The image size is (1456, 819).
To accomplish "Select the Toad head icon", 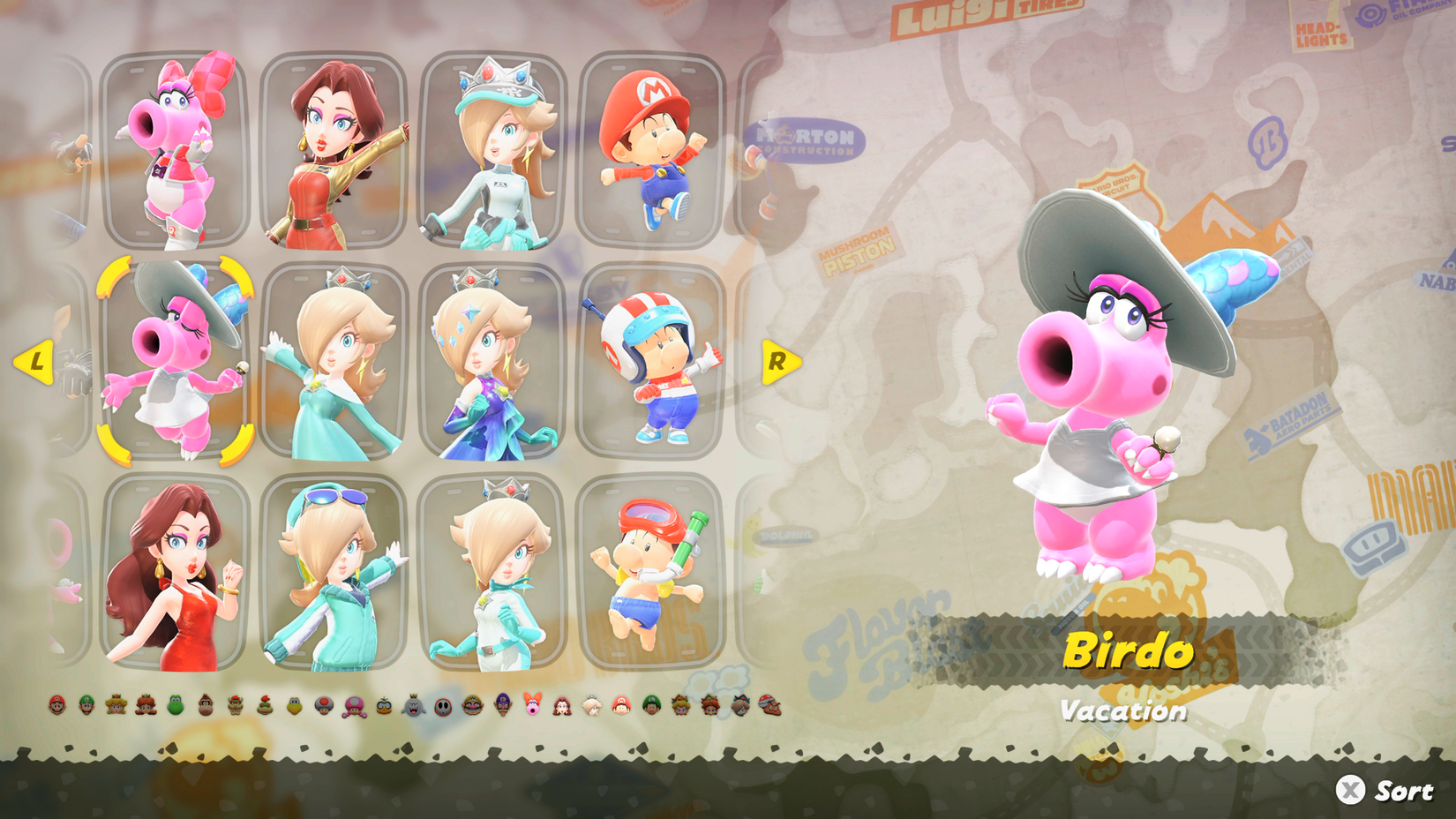I will click(x=323, y=705).
